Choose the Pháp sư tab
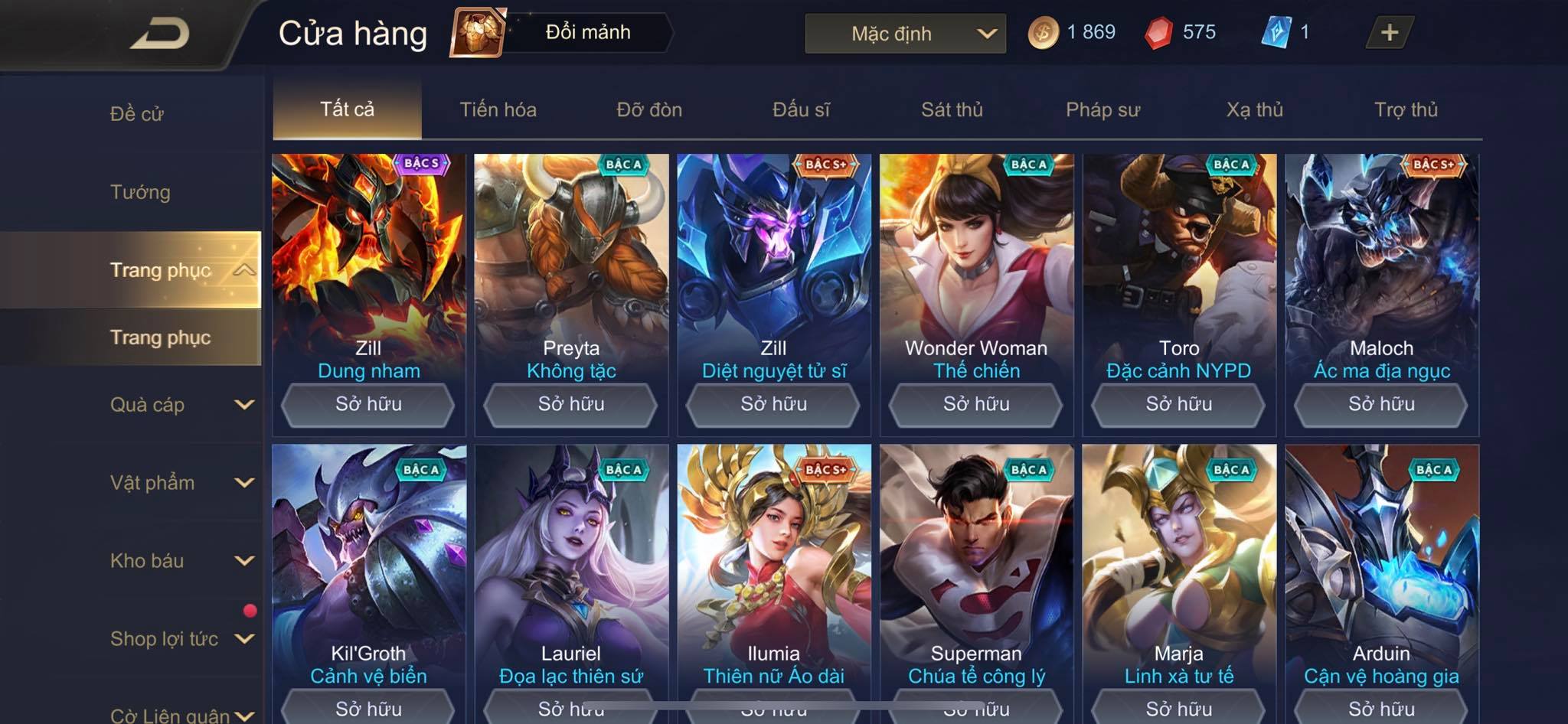 (x=1102, y=110)
